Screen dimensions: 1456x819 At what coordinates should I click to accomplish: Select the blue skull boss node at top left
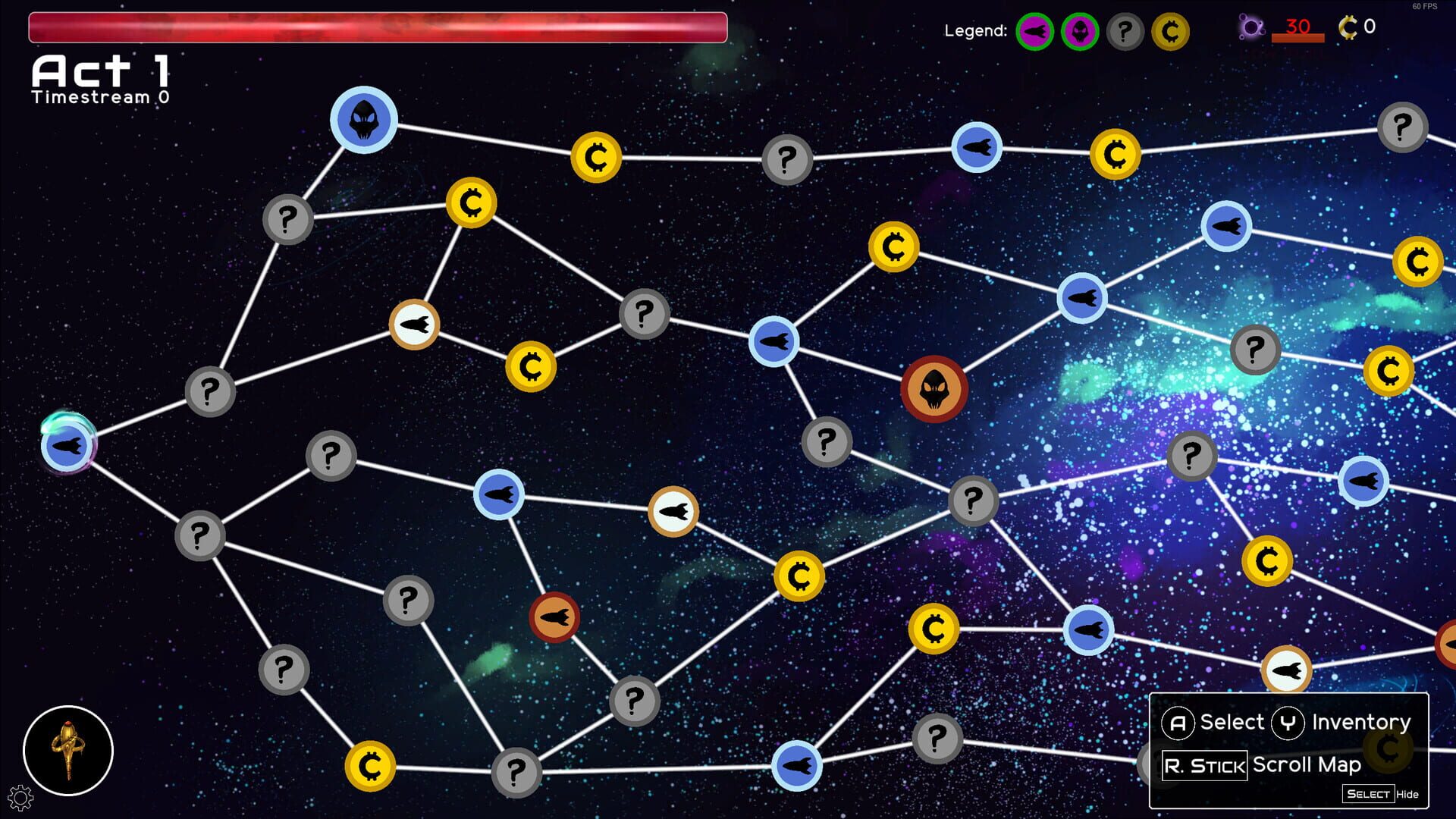[x=363, y=120]
